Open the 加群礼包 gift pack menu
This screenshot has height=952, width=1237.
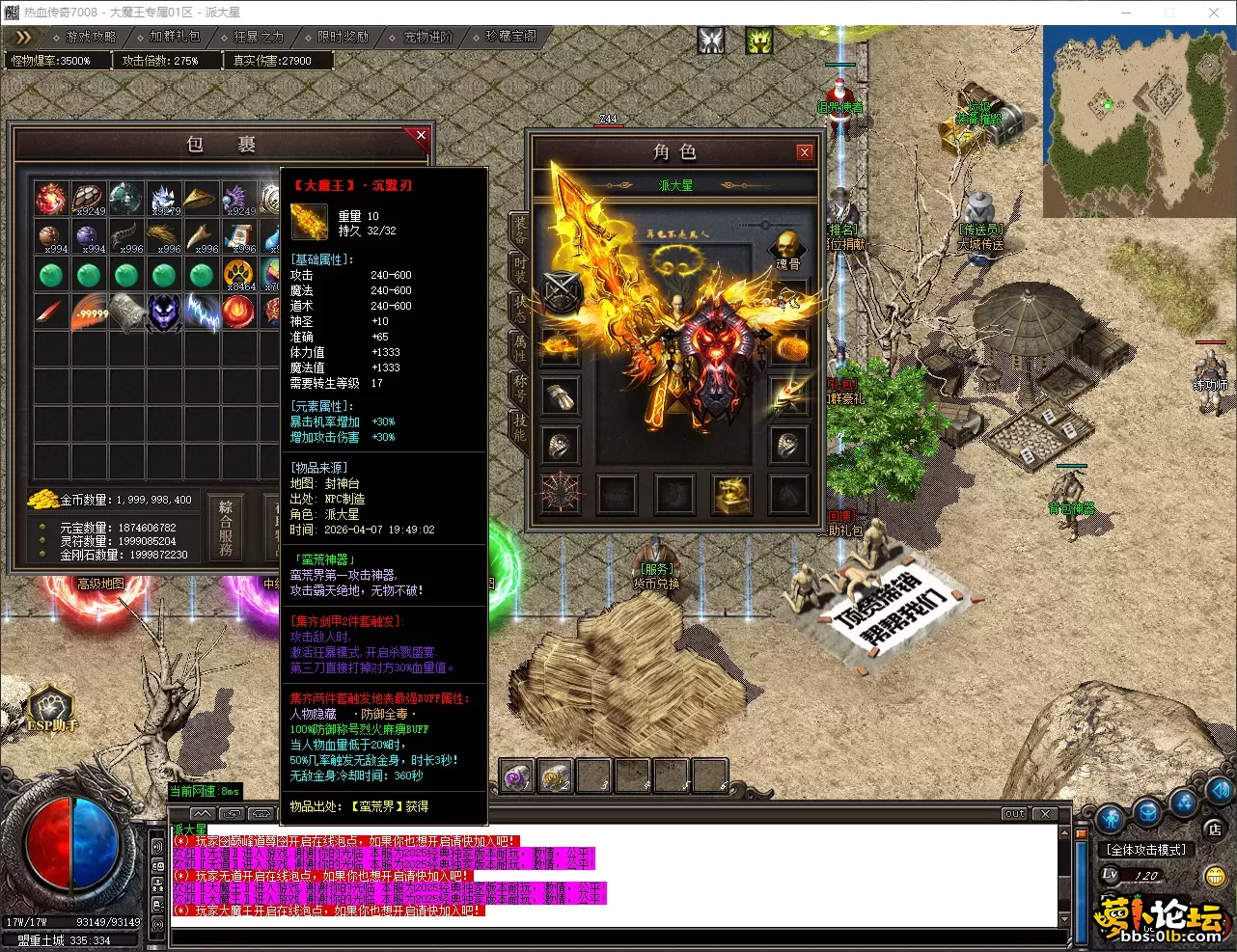(x=174, y=37)
